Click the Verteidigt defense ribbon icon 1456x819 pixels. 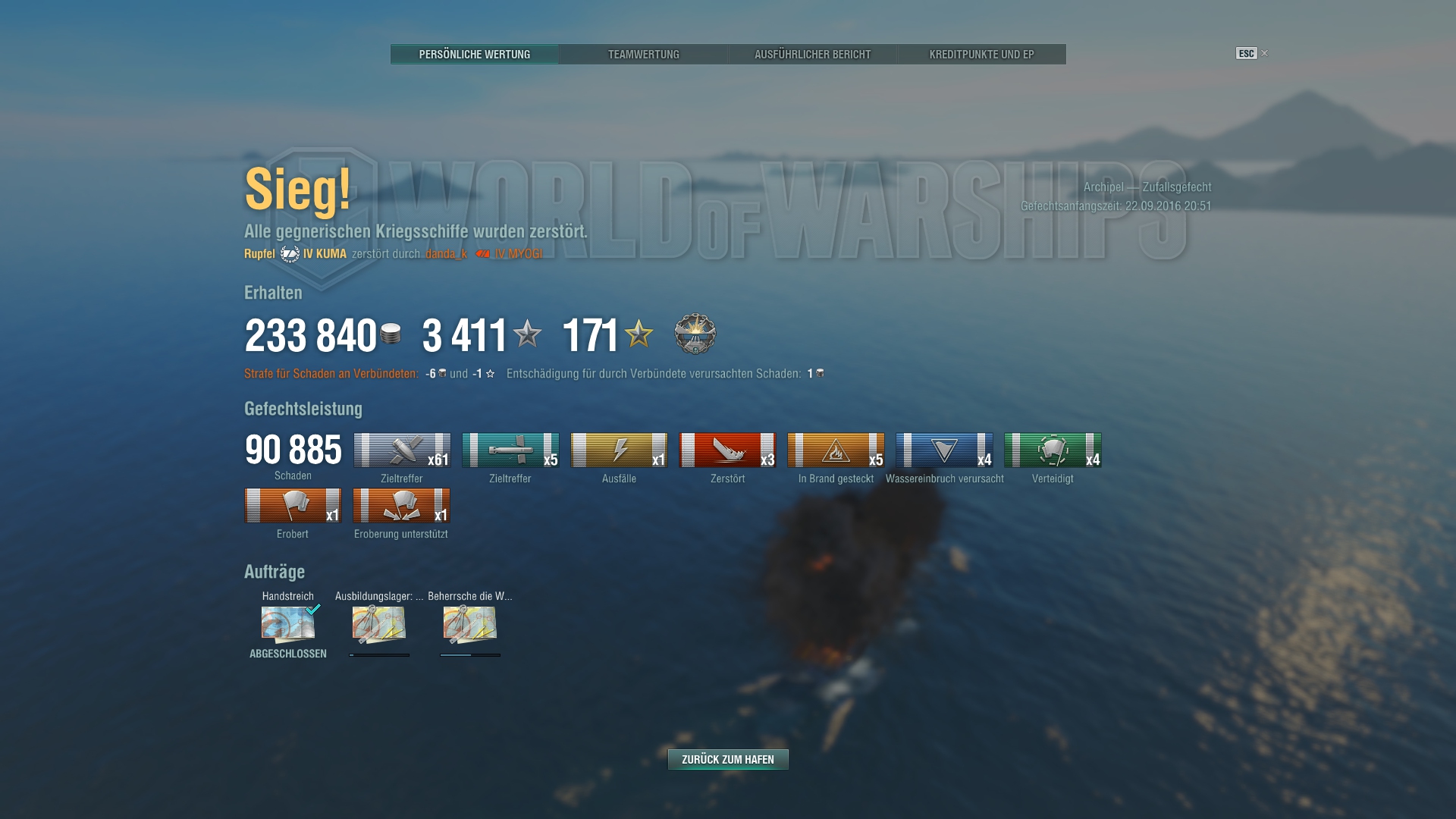tap(1053, 448)
